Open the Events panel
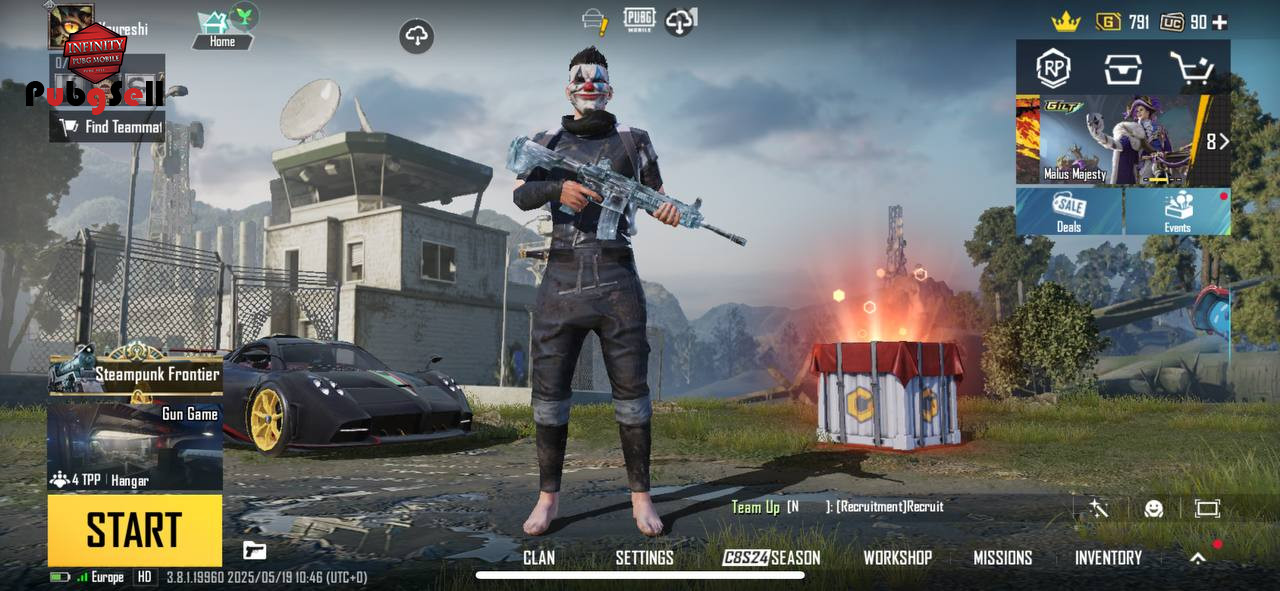 [x=1177, y=211]
